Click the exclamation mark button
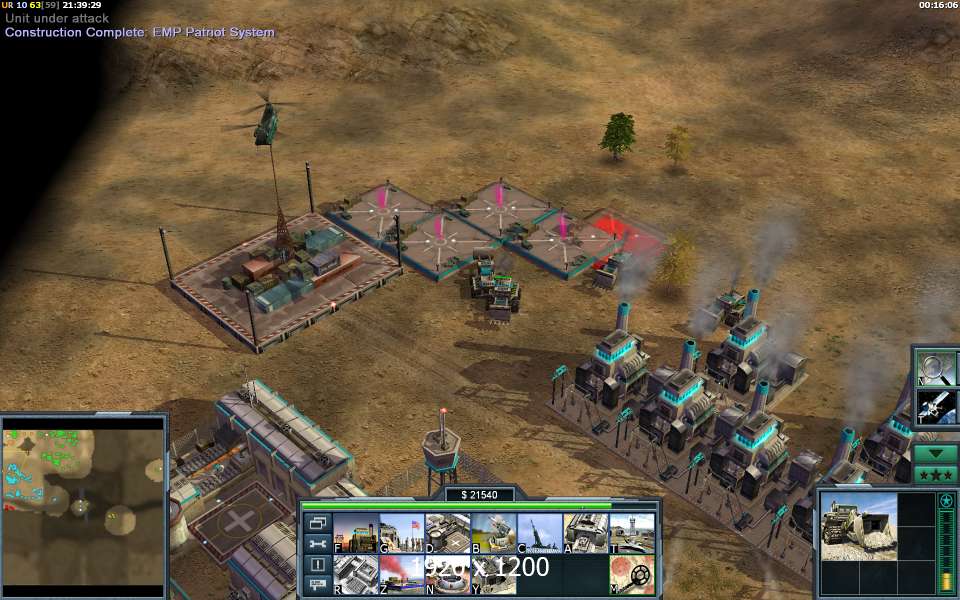Screen dimensions: 960x600 (x=317, y=564)
